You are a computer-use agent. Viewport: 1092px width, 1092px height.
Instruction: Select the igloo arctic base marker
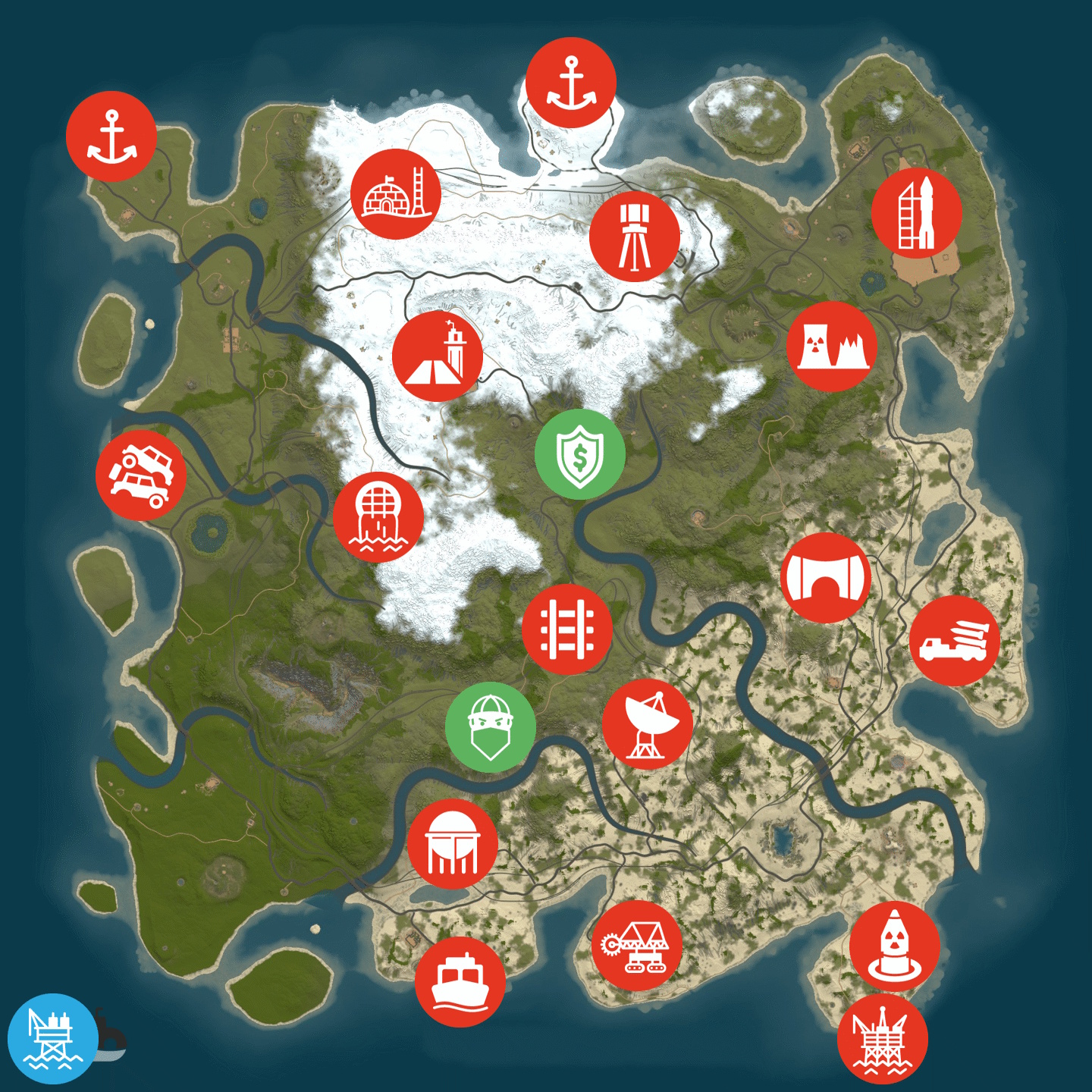point(395,194)
